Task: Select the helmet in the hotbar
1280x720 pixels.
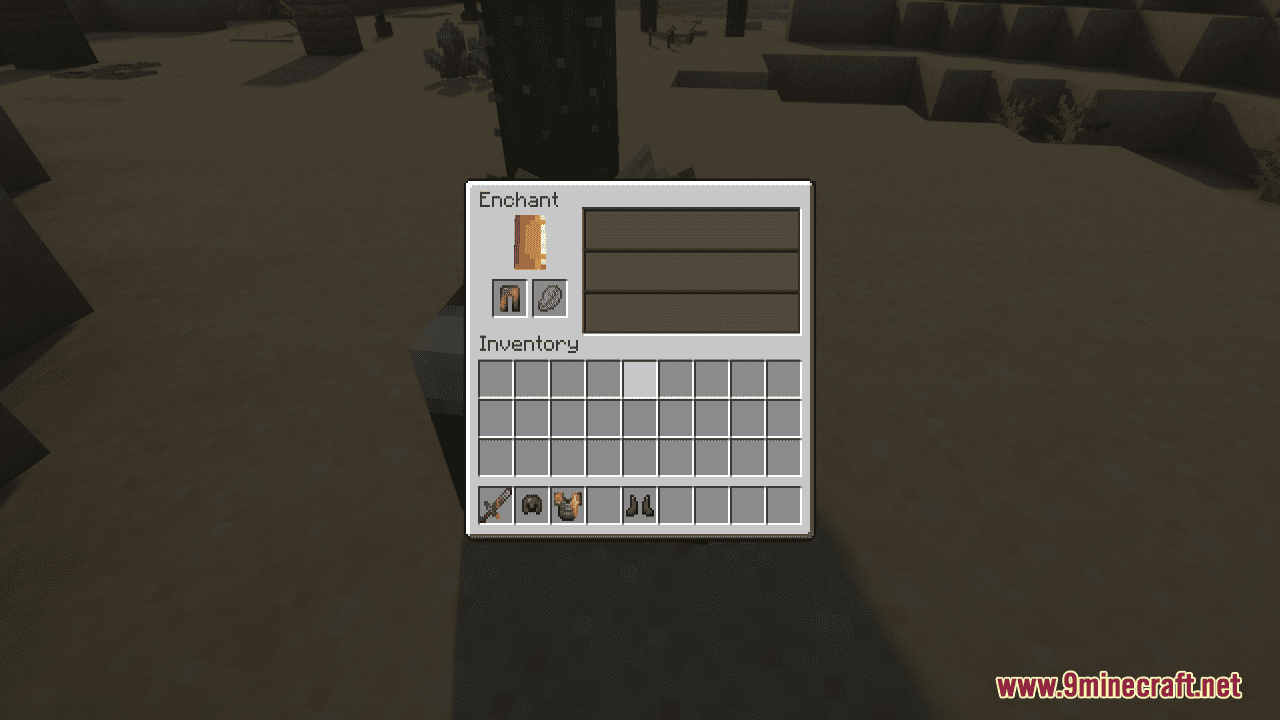Action: [531, 506]
